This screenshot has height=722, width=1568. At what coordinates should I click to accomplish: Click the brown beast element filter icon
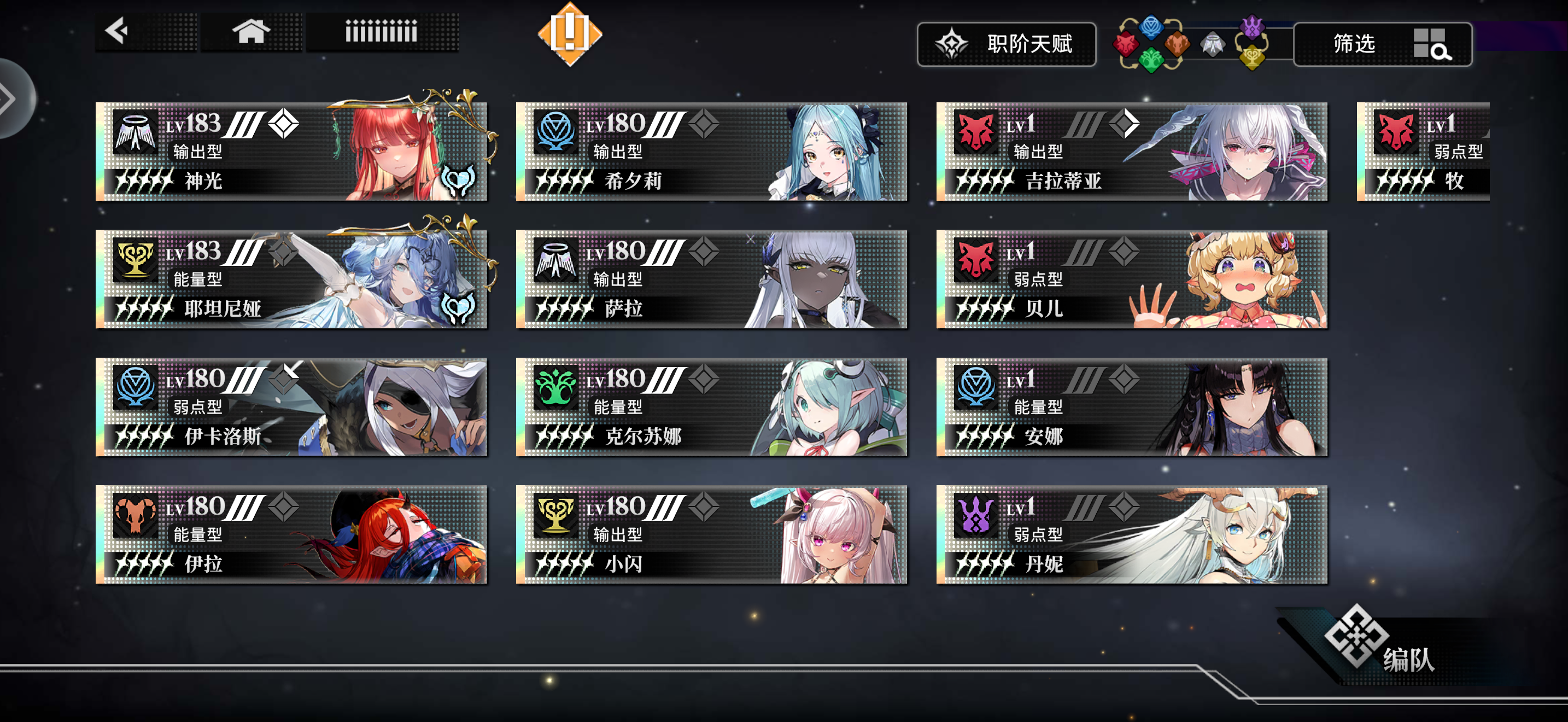[x=1177, y=45]
